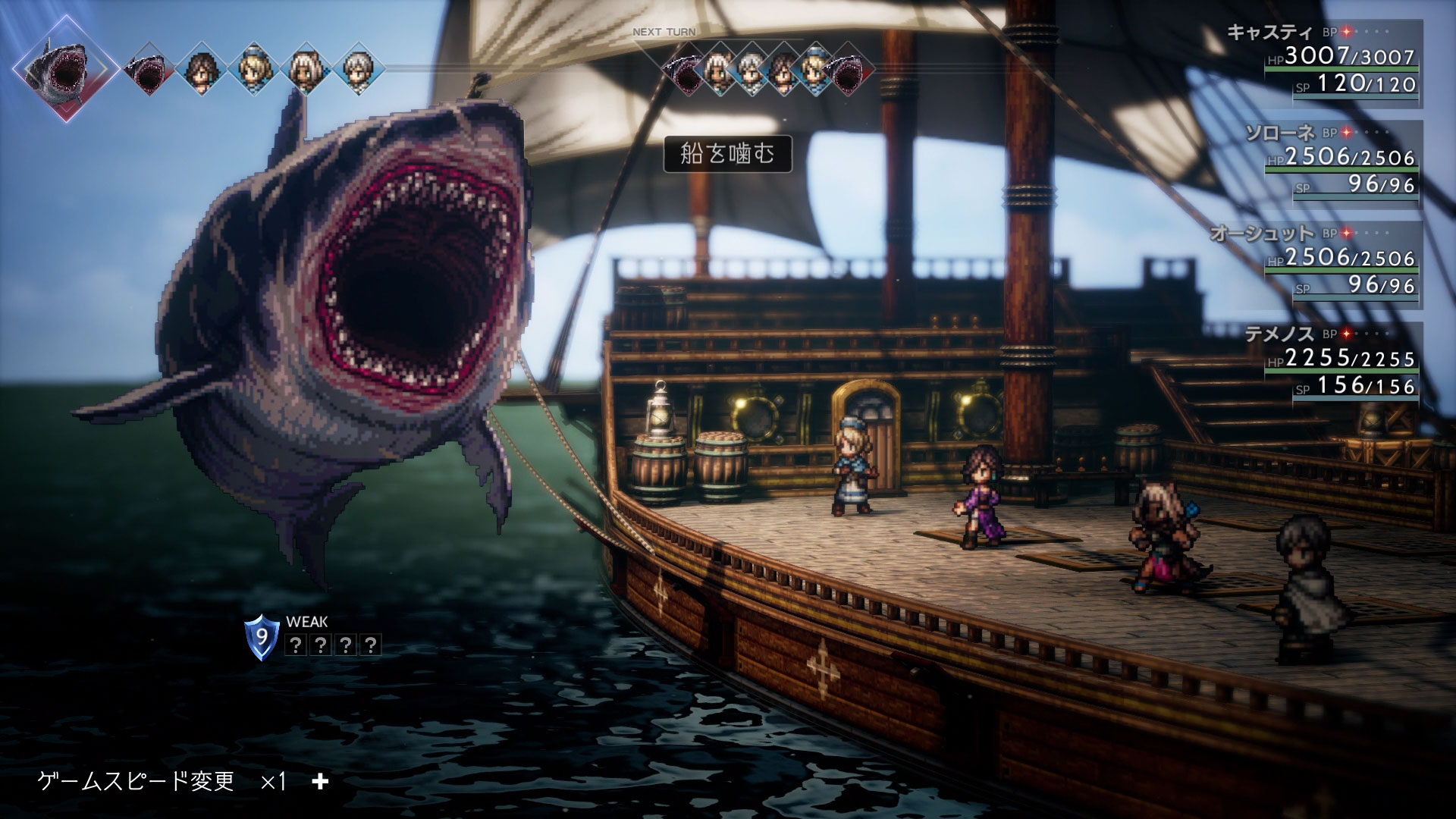
Task: Click Castti's portrait in the current turn order
Action: click(x=253, y=69)
